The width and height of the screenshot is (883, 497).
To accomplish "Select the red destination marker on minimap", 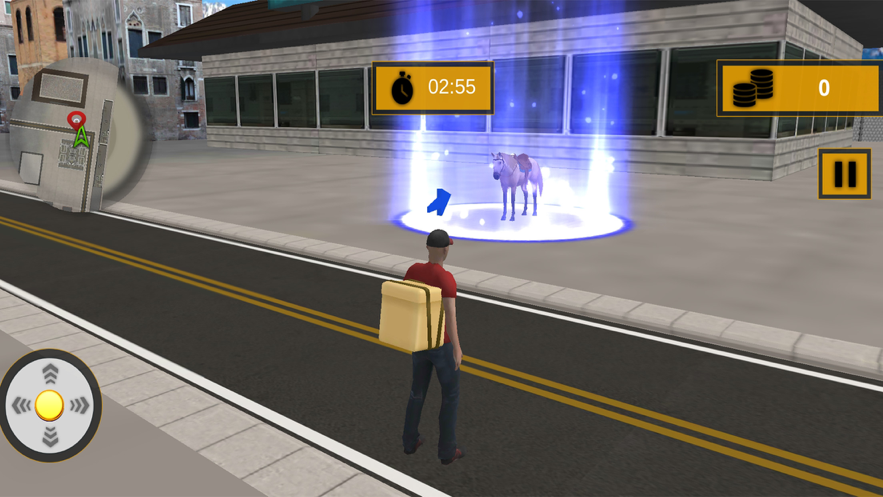I will [x=75, y=121].
